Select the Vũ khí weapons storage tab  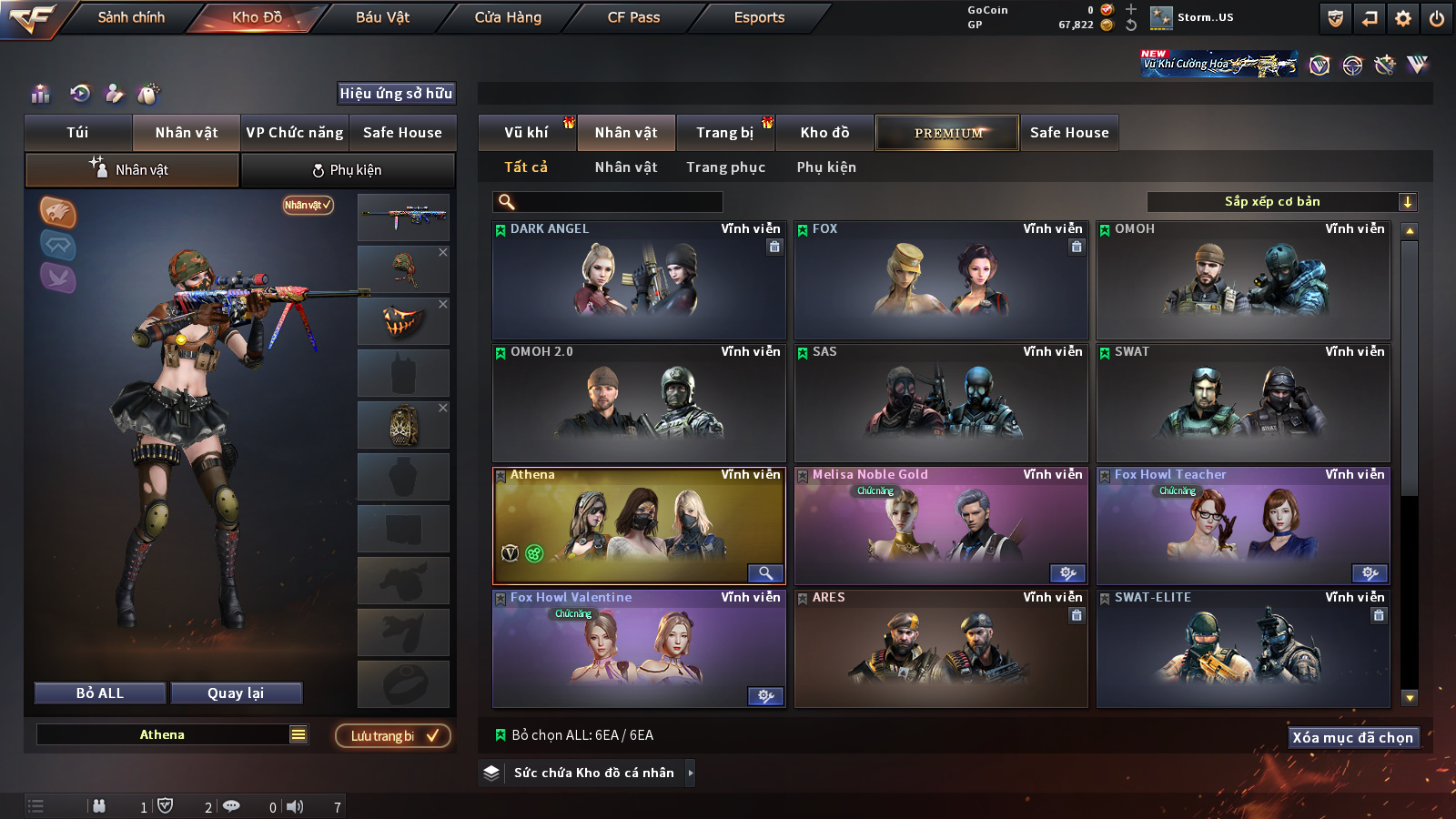pyautogui.click(x=526, y=133)
